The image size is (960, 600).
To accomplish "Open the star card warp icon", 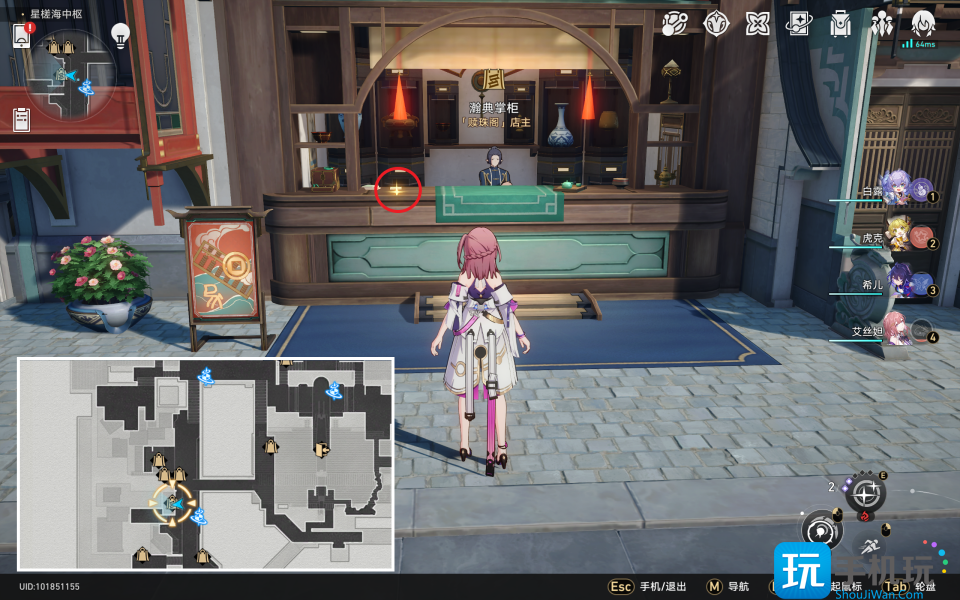I will click(x=798, y=24).
